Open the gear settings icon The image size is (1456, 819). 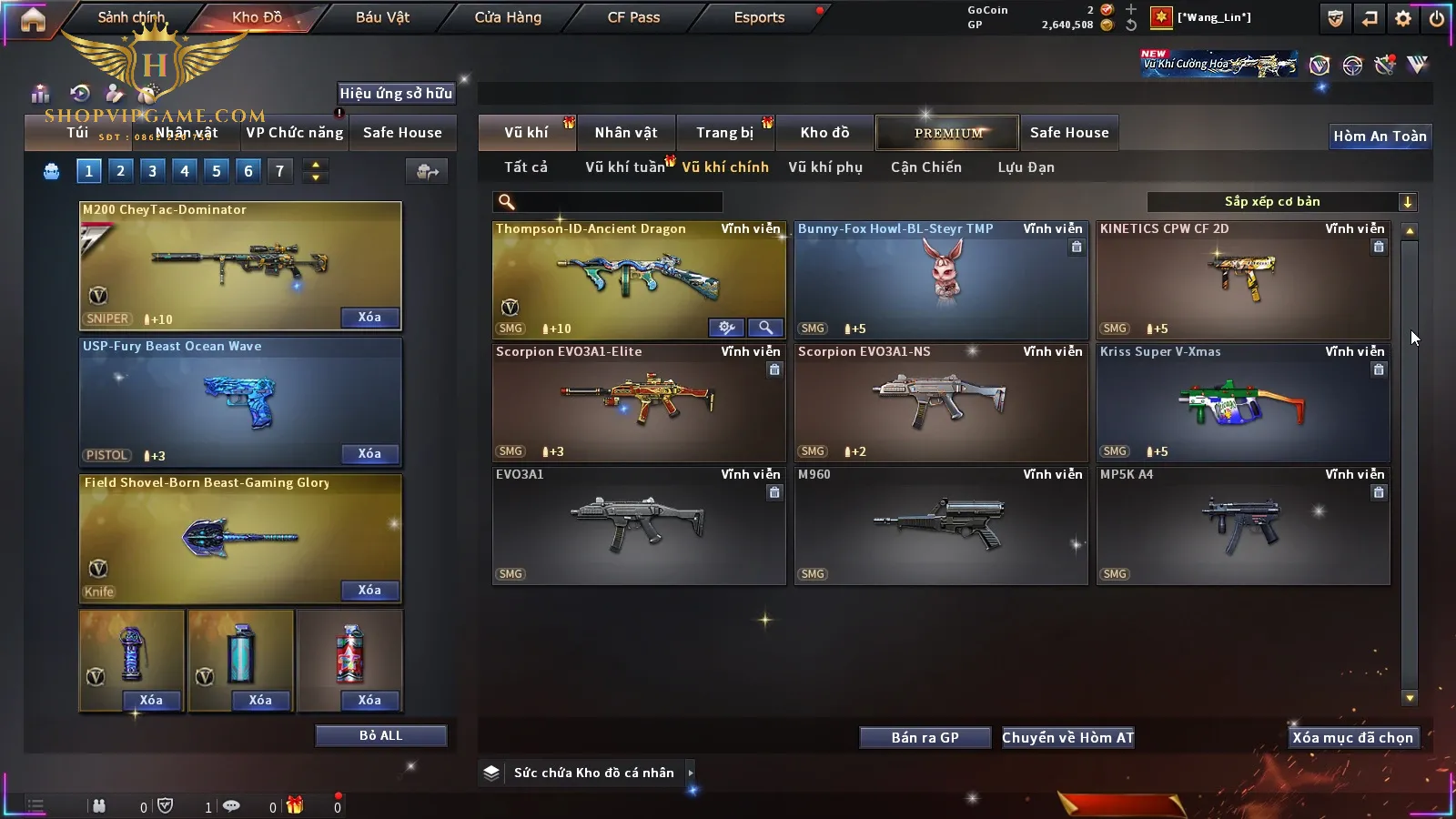point(1403,18)
